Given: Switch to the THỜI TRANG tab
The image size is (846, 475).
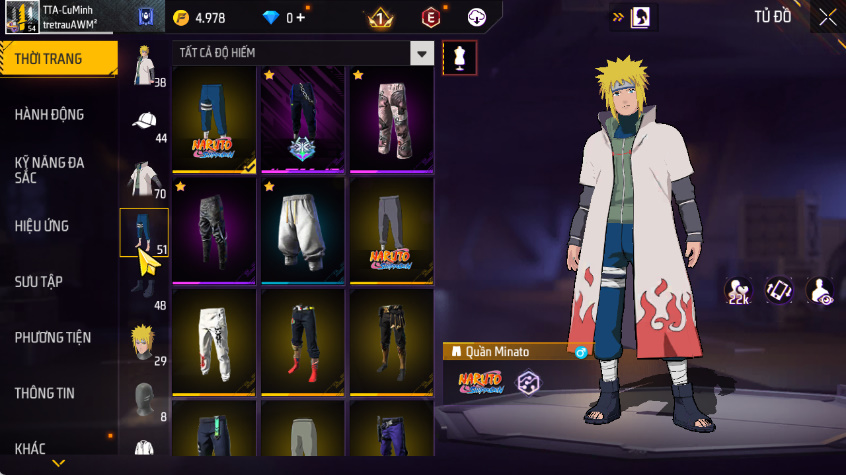Looking at the screenshot, I should 50,59.
